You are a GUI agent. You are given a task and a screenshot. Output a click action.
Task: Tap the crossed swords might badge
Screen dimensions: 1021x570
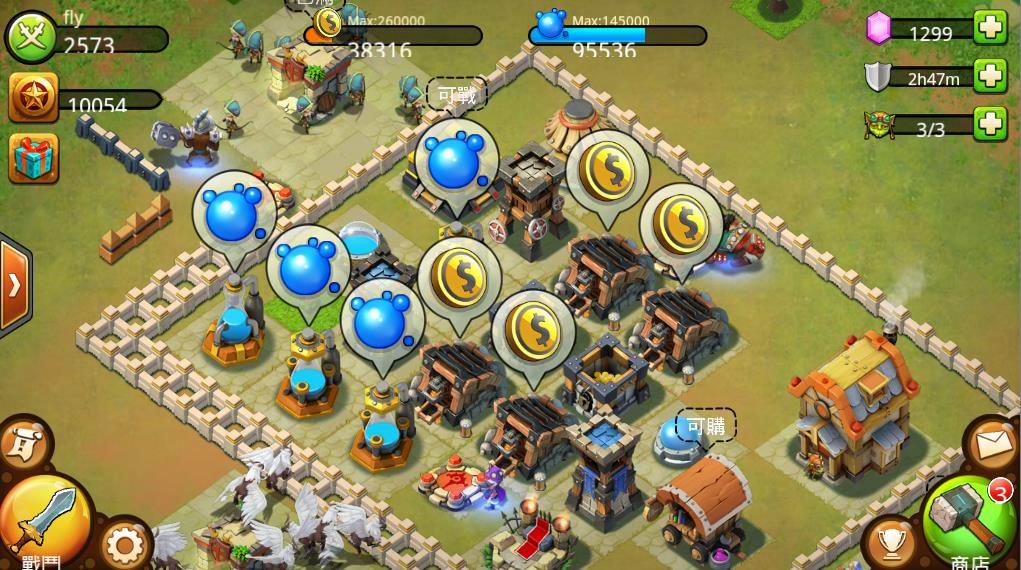pos(32,37)
